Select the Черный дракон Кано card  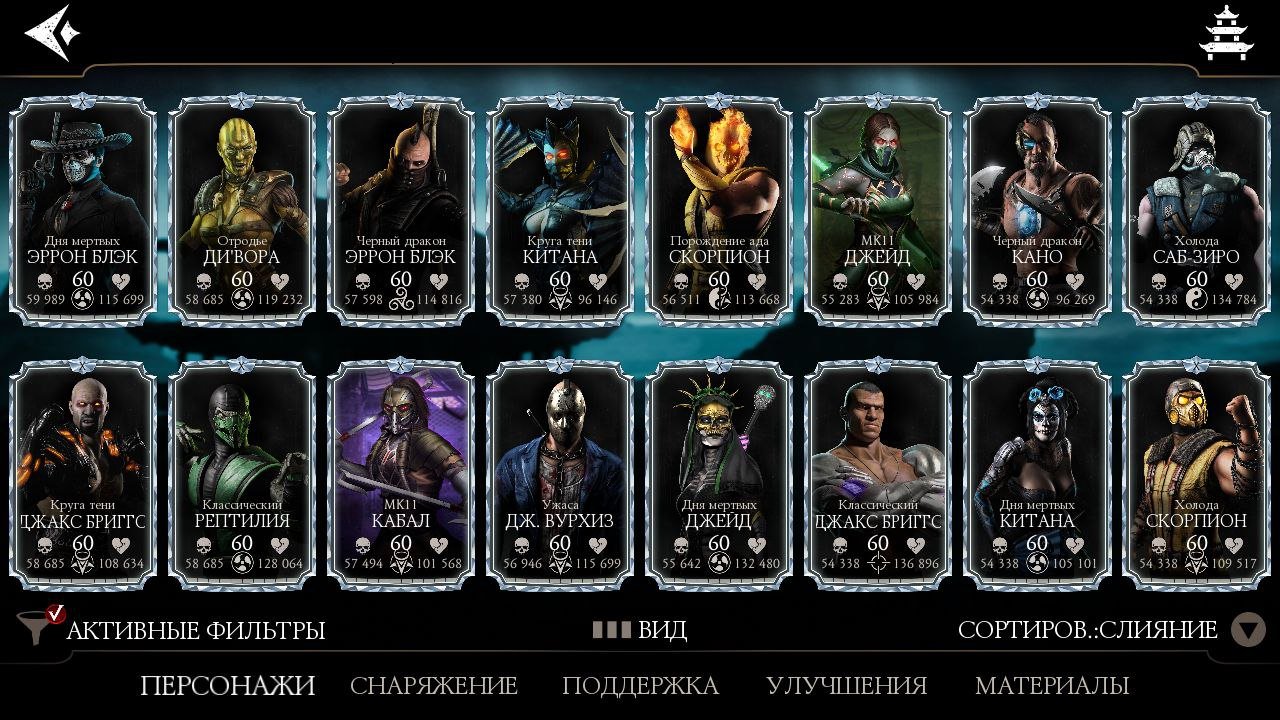[1037, 208]
